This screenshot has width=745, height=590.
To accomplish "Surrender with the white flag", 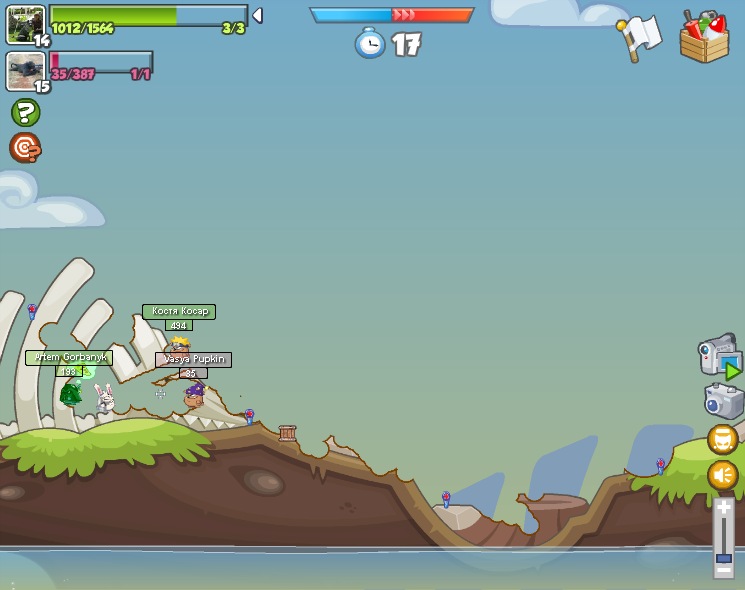I will [x=640, y=38].
